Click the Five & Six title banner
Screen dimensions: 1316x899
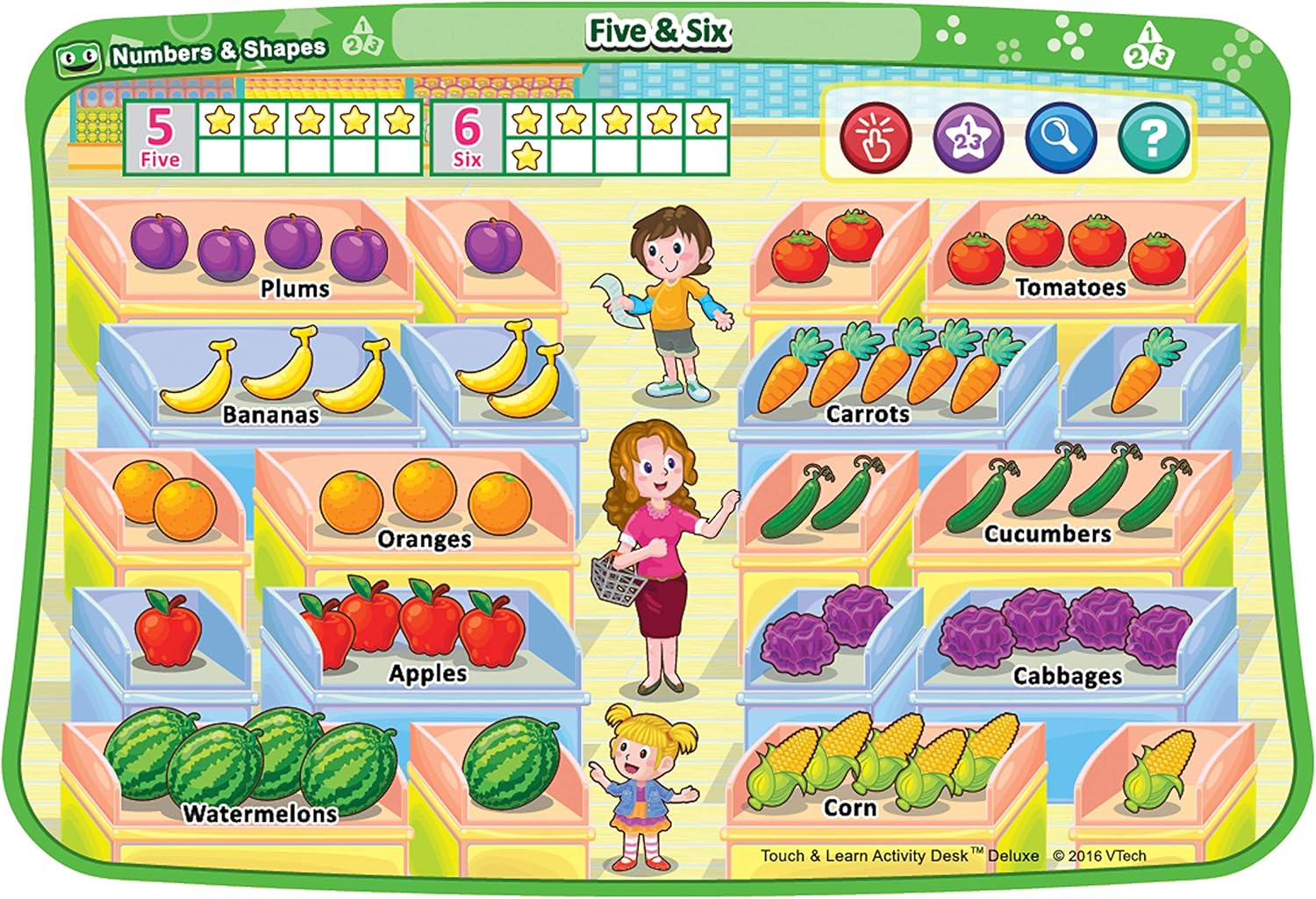(660, 31)
